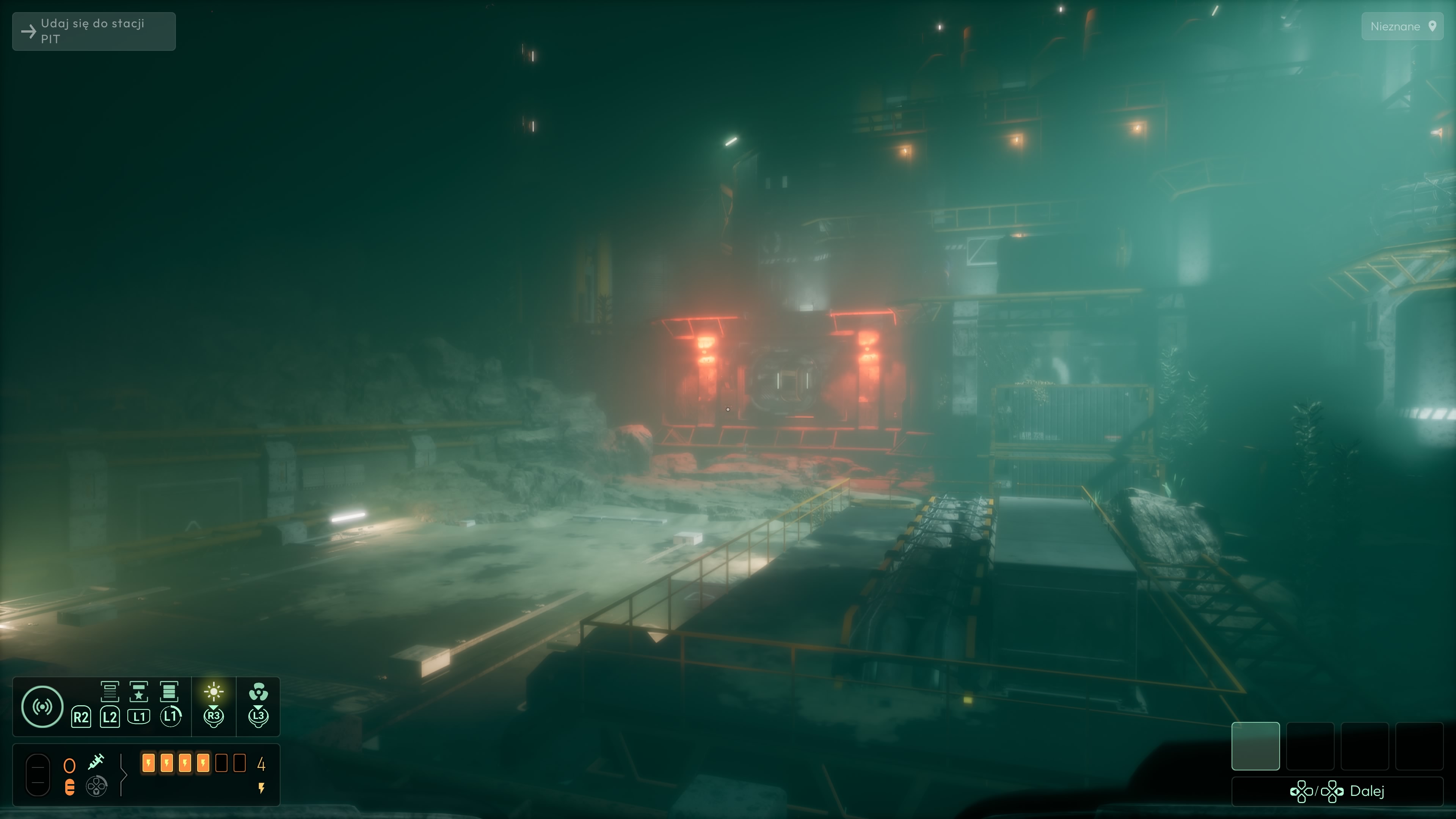
Task: Open the Nieznane location label
Action: [1396, 27]
